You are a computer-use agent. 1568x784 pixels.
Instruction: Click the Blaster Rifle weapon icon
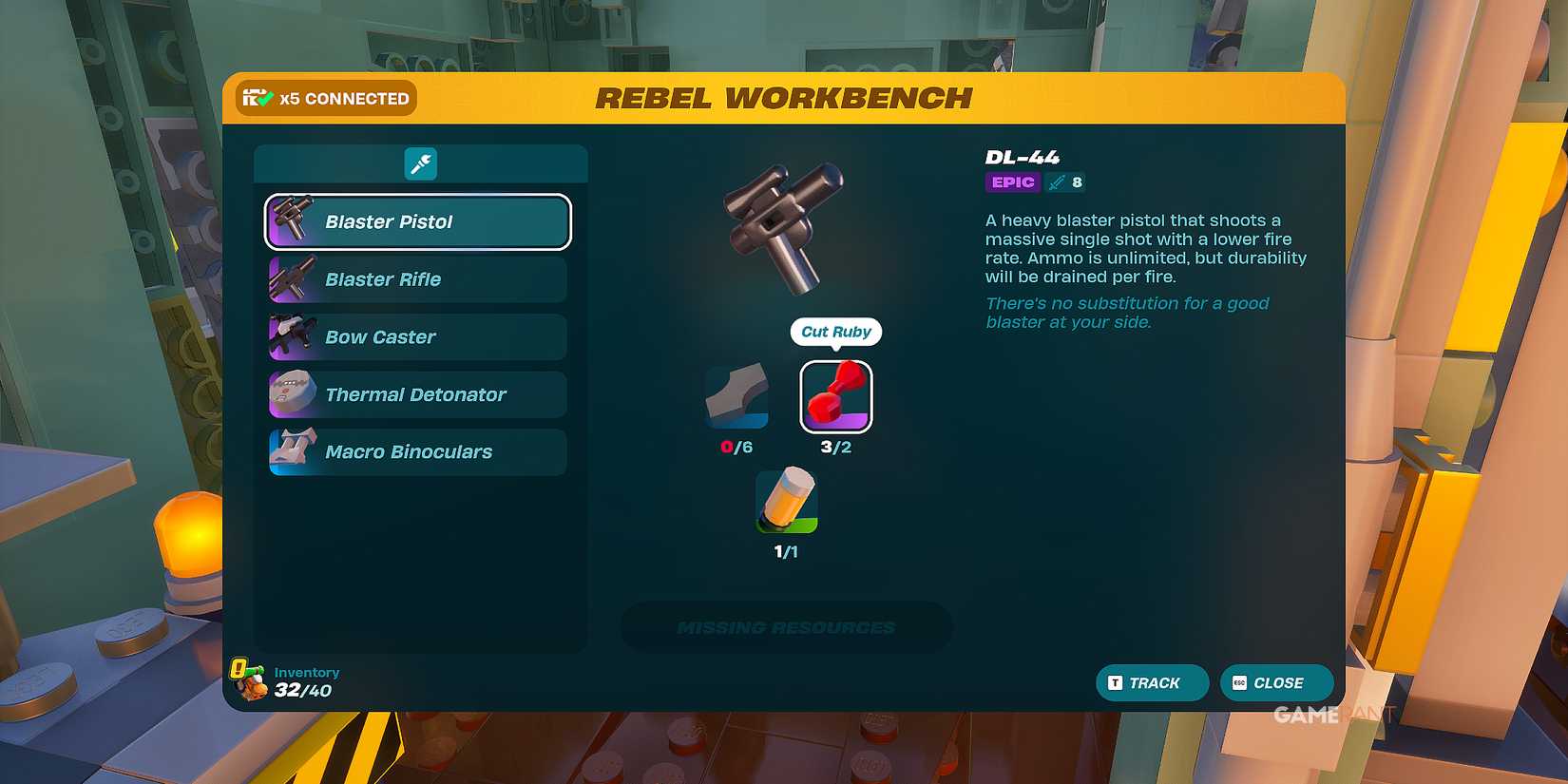292,278
